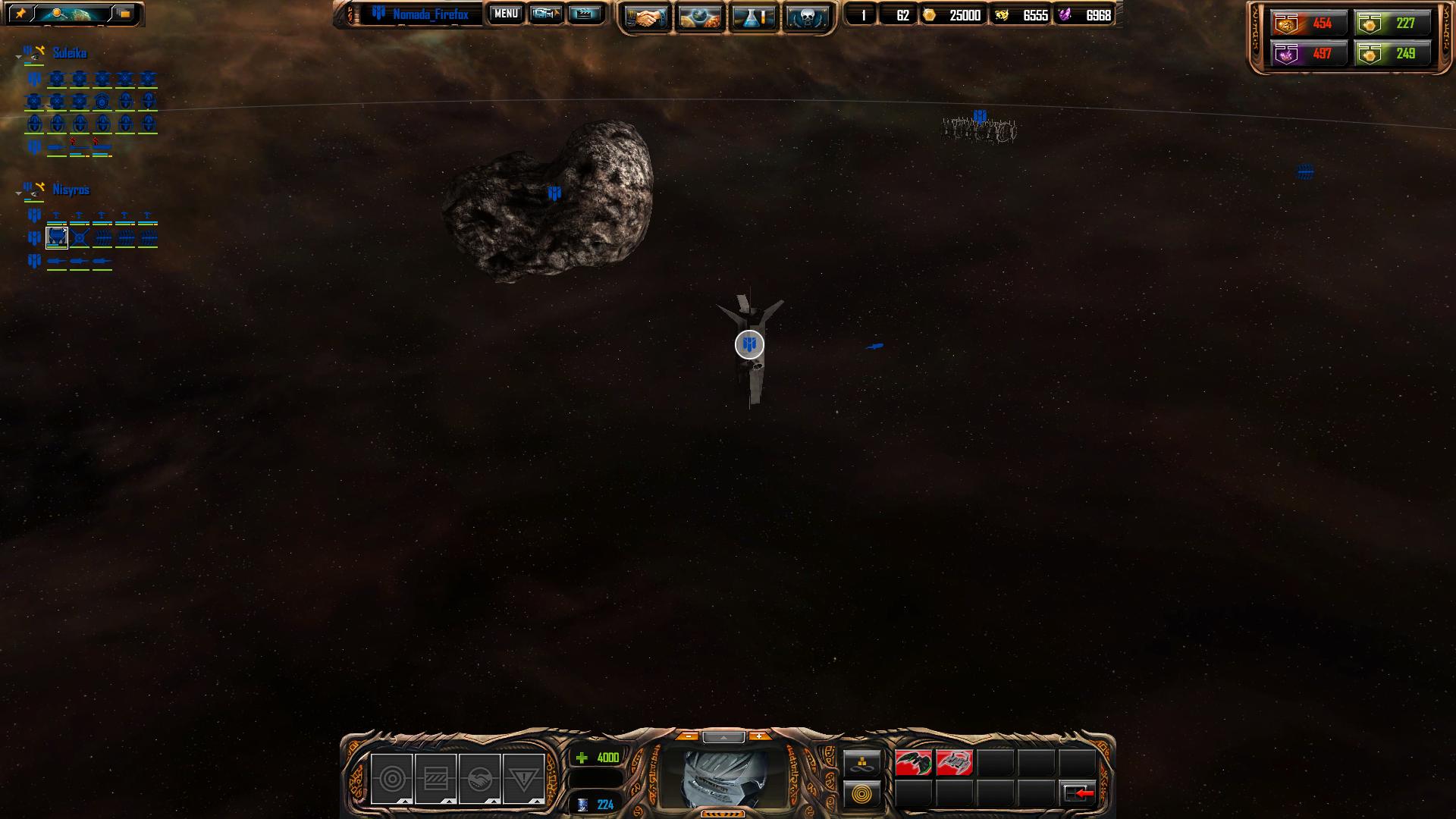
Task: Select the Nisyros planet entry
Action: [71, 190]
